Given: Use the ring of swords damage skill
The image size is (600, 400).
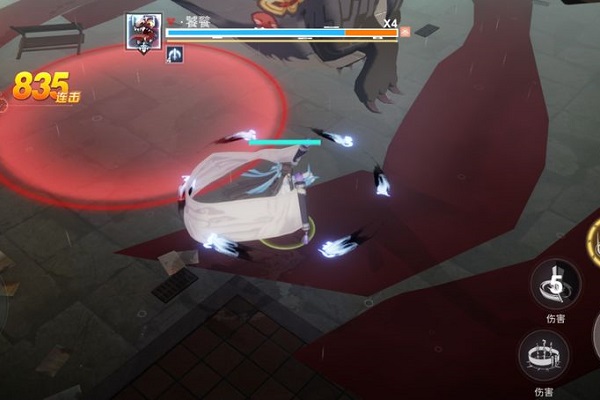Looking at the screenshot, I should tap(543, 354).
